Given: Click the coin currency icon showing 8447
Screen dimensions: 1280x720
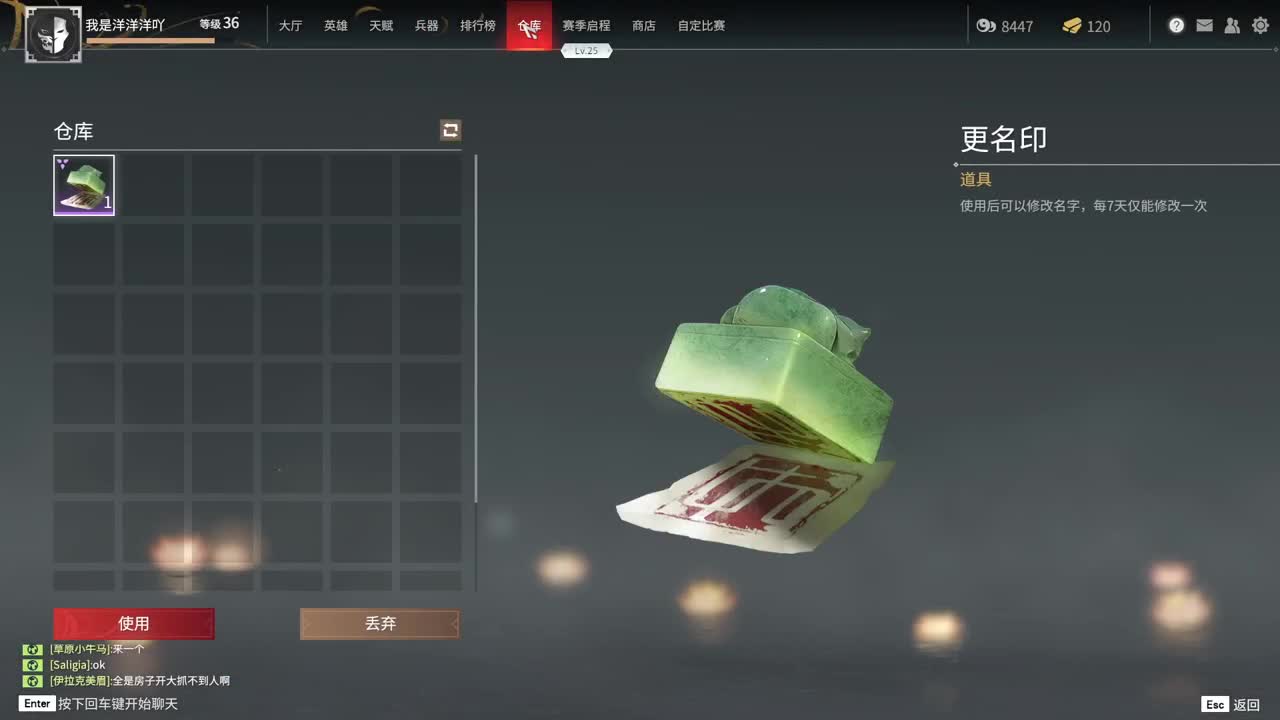Looking at the screenshot, I should point(988,26).
